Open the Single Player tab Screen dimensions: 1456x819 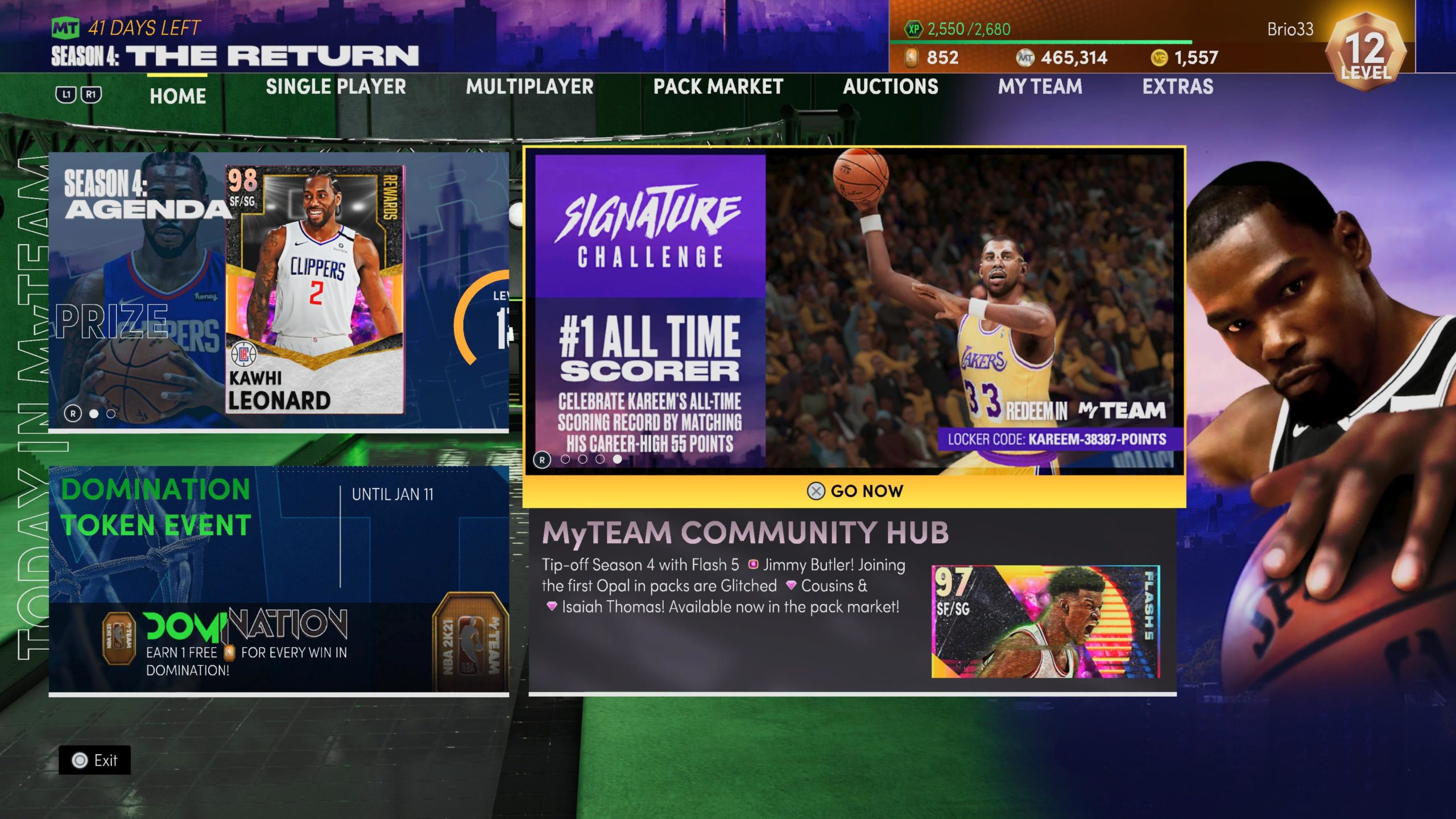click(336, 87)
